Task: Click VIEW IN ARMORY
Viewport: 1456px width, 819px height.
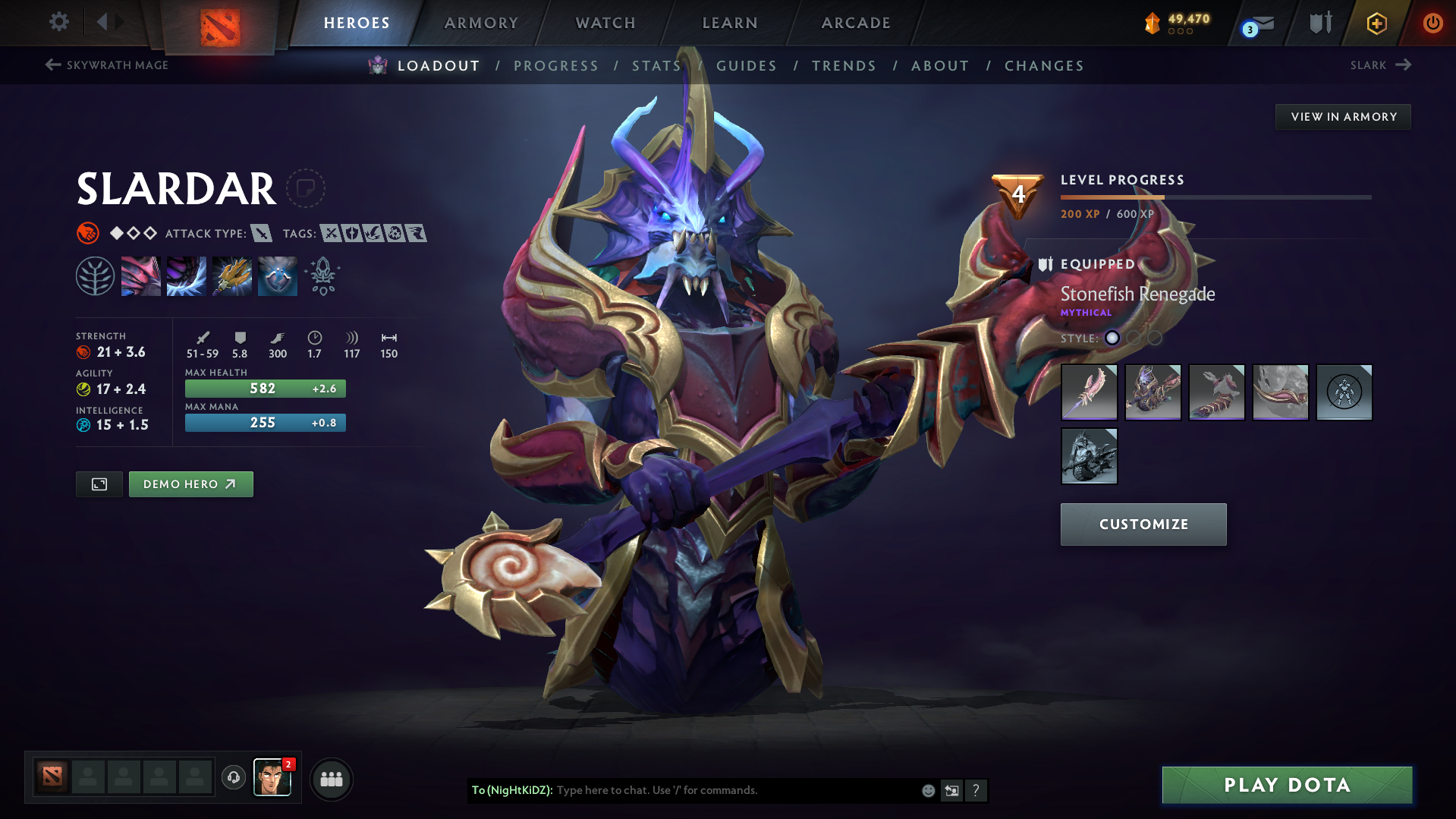Action: [x=1342, y=116]
